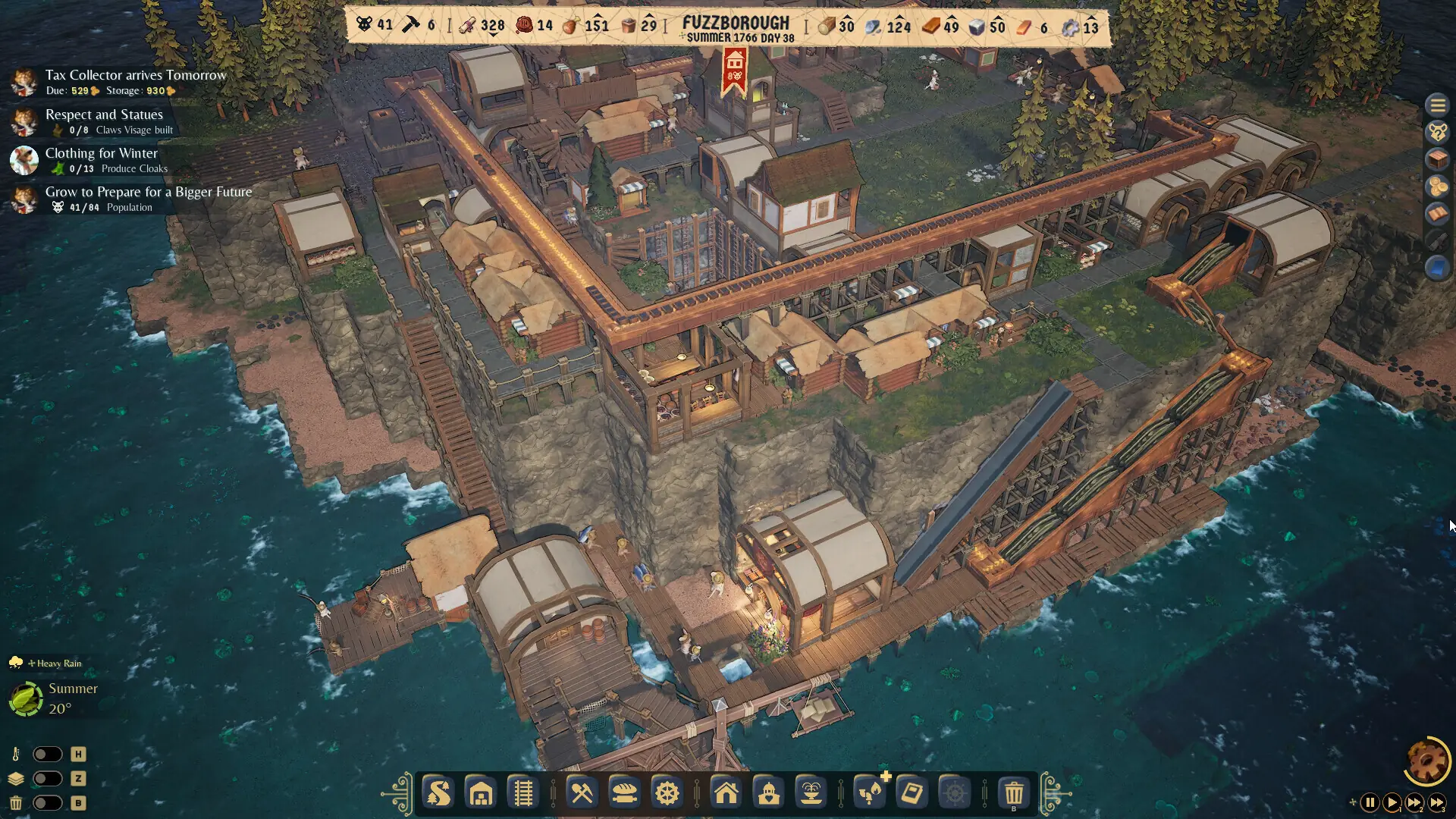
Task: Flip the middle overlay switch labeled Z
Action: coord(48,778)
